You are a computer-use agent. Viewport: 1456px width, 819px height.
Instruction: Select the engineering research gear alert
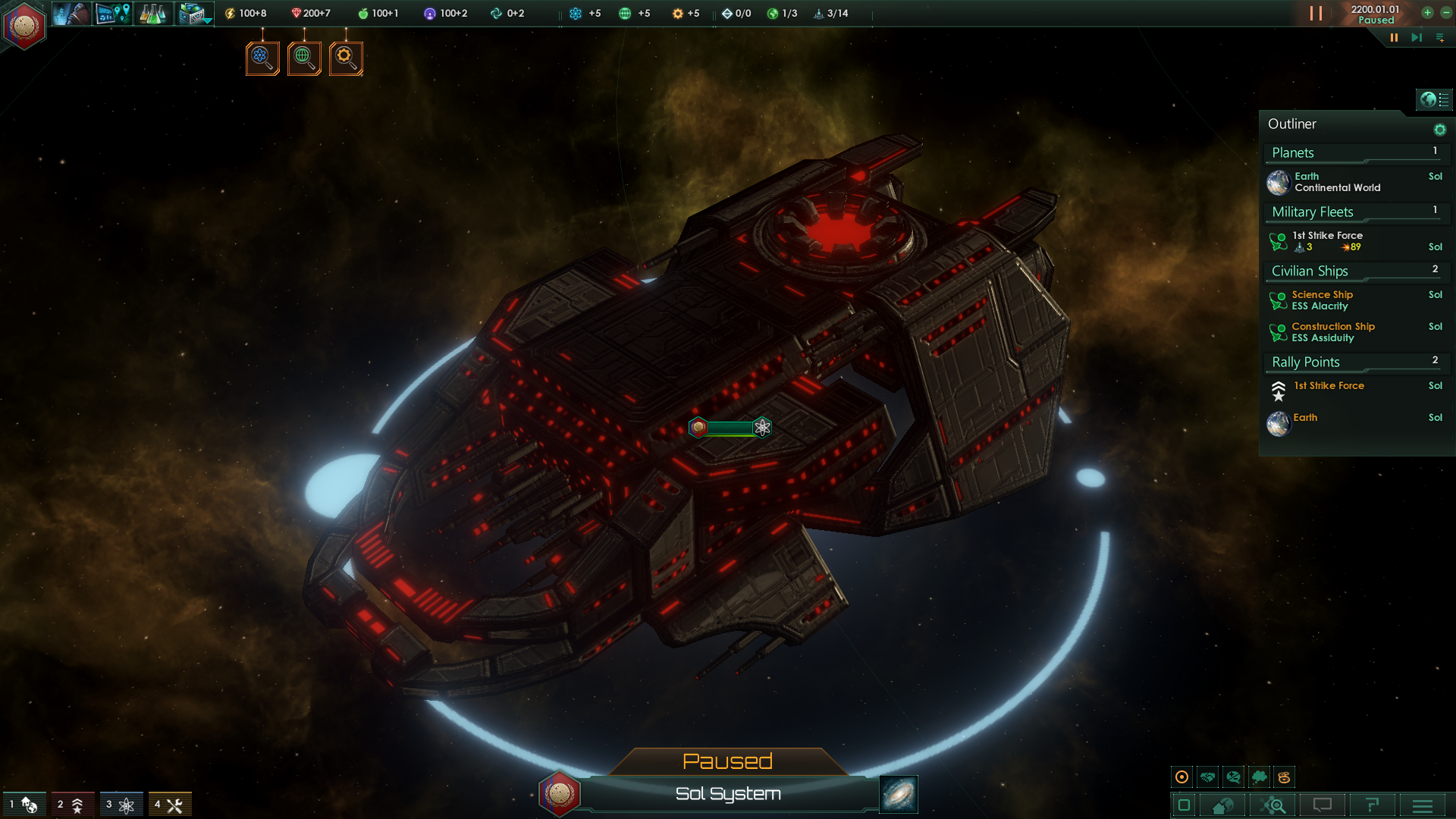[x=346, y=58]
